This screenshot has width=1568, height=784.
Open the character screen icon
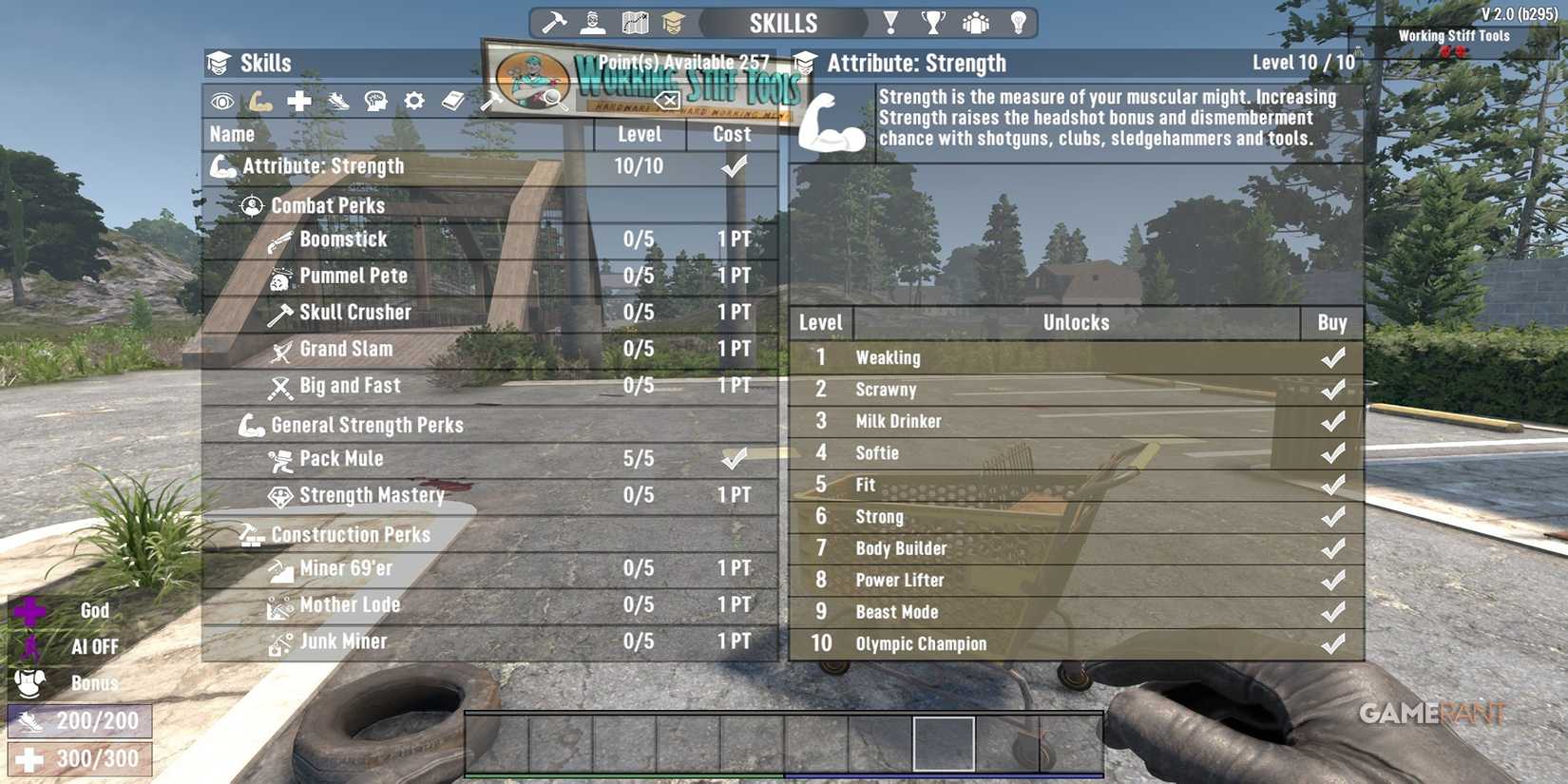click(x=592, y=21)
